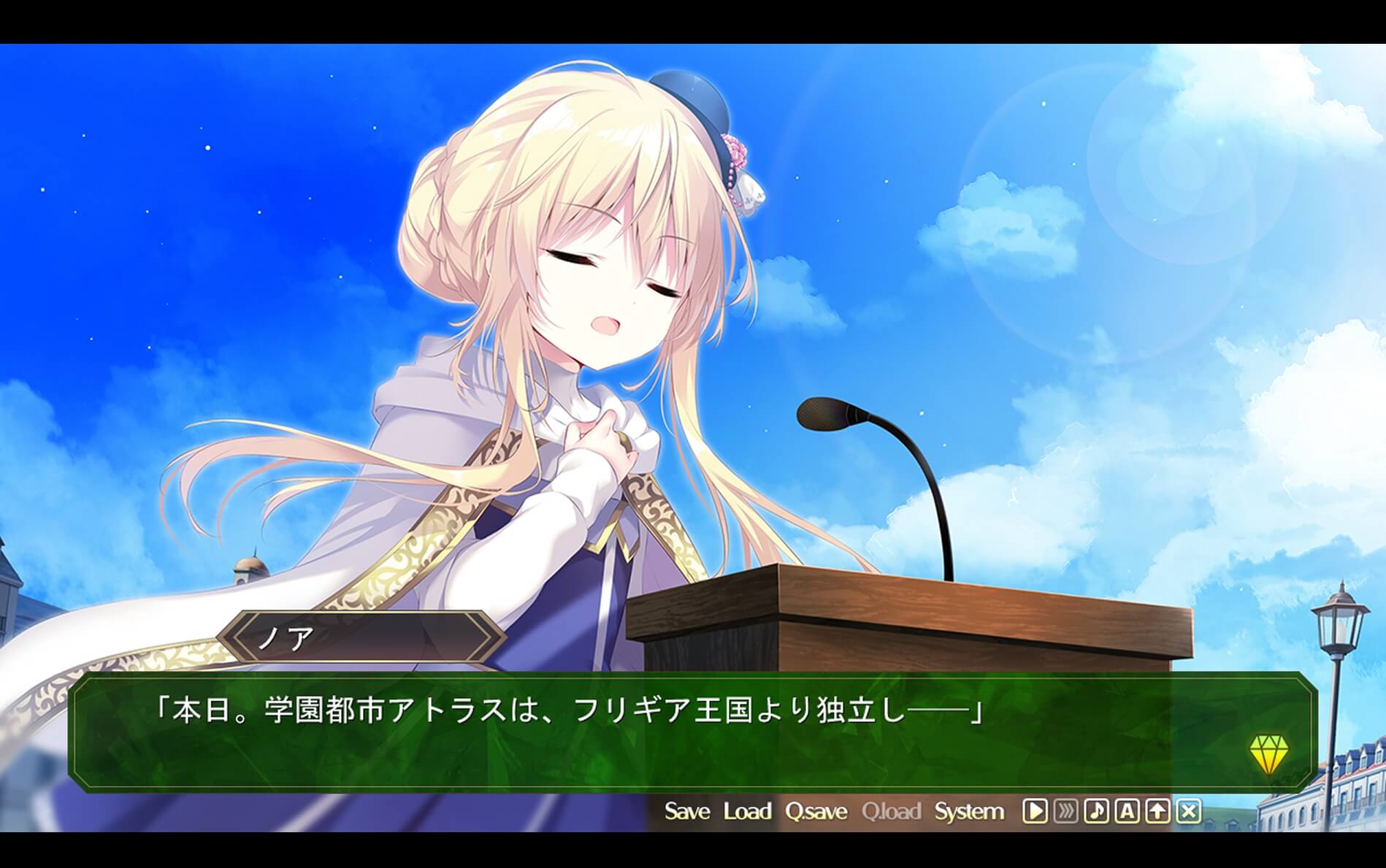Select the grayed-out Q.load option

coord(892,811)
